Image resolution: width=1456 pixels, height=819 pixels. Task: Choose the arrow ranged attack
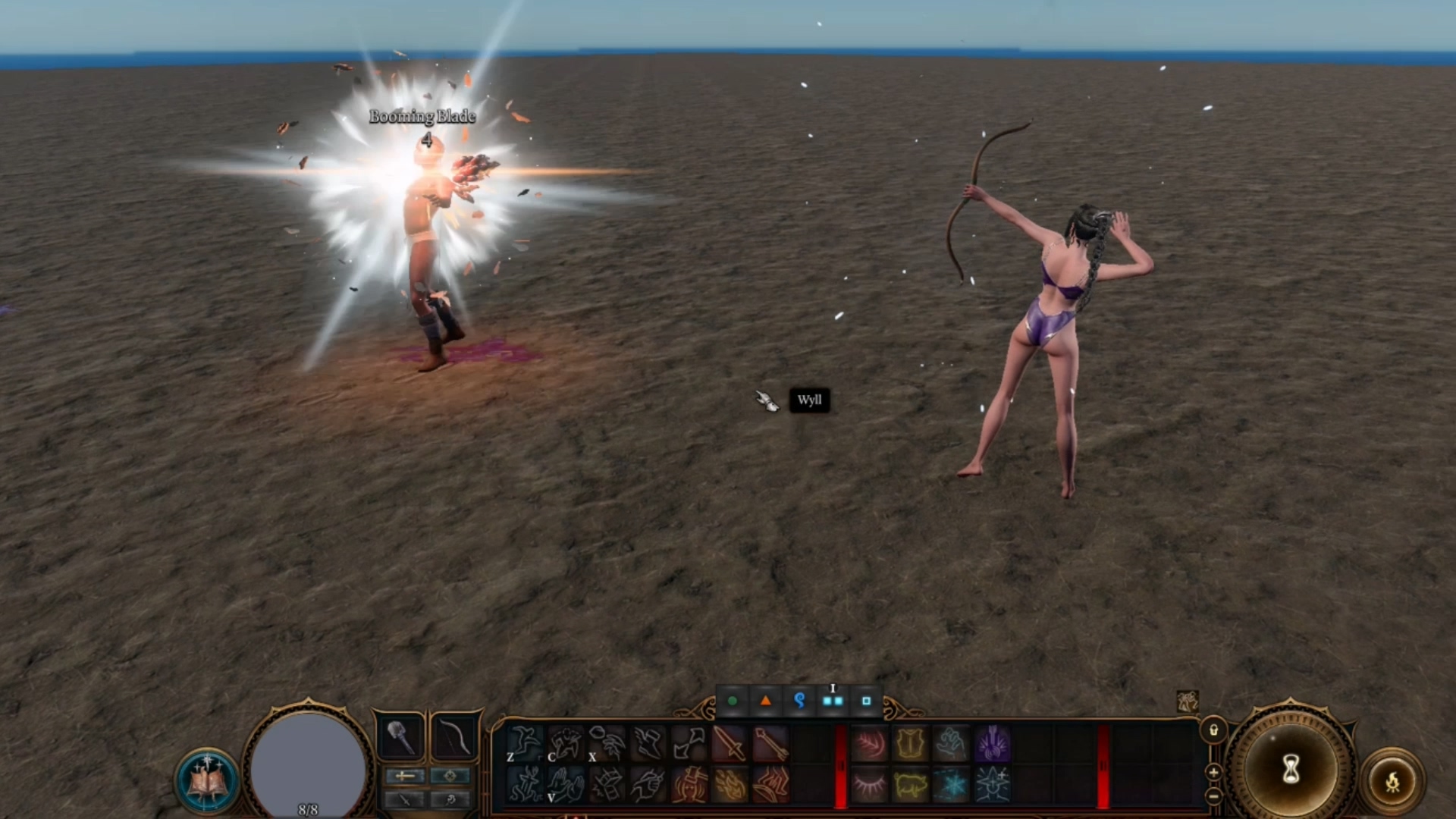tap(770, 742)
